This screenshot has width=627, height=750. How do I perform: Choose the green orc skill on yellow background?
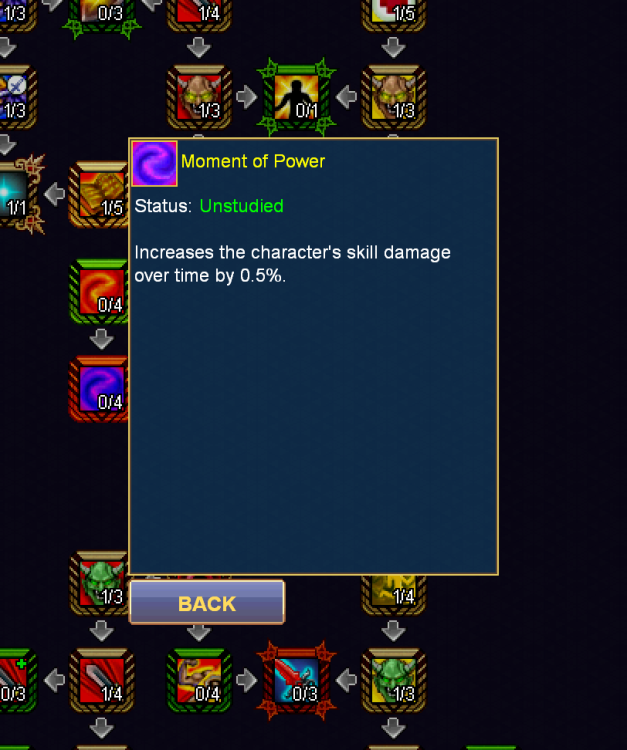click(x=393, y=680)
